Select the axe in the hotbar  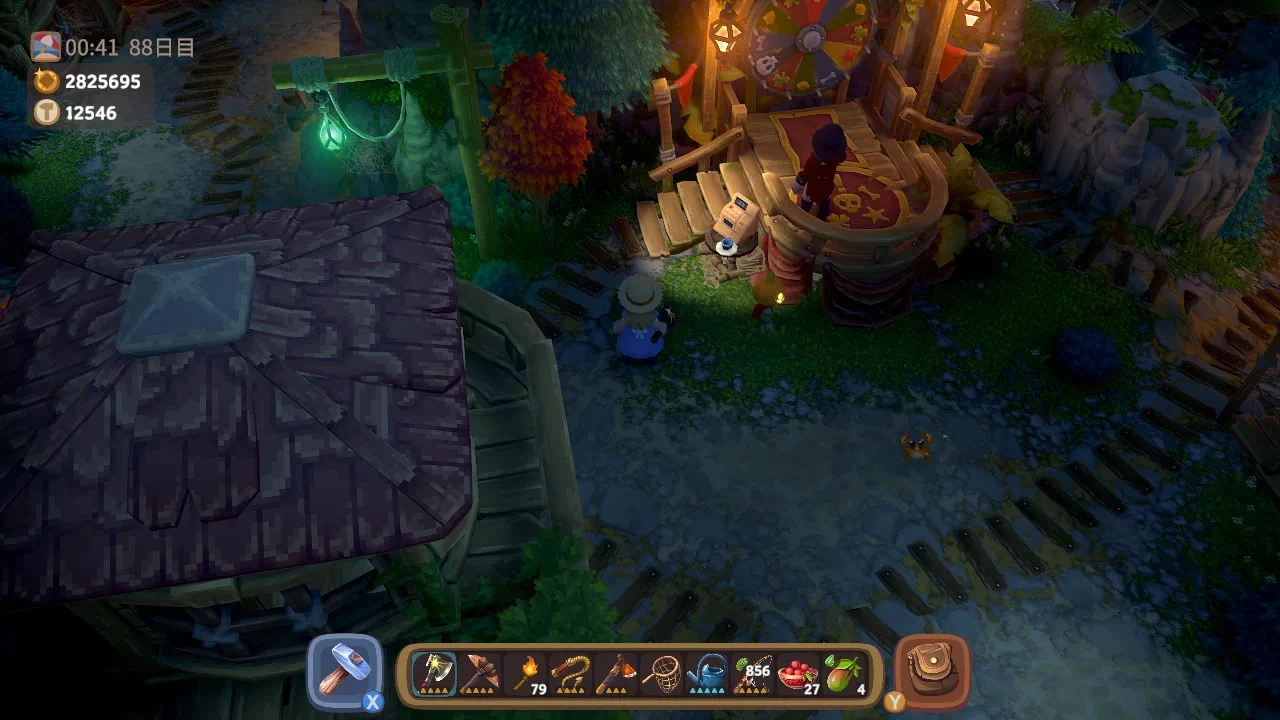coord(436,674)
